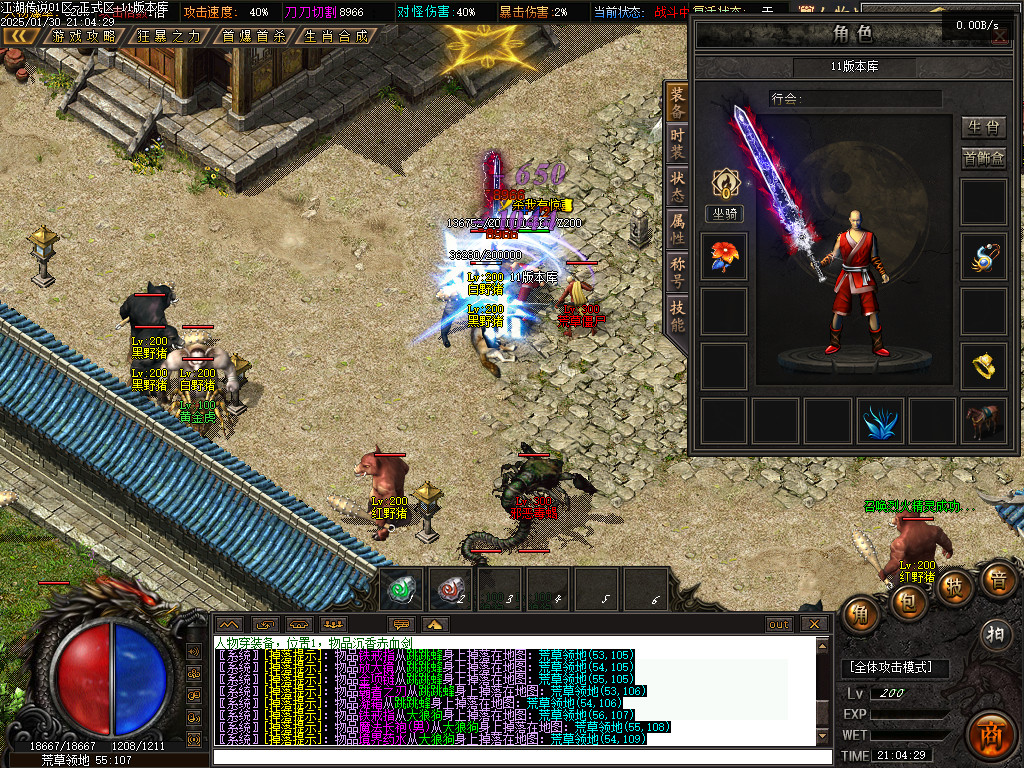Click the 坐骑 mount button
Viewport: 1024px width, 768px height.
click(724, 213)
